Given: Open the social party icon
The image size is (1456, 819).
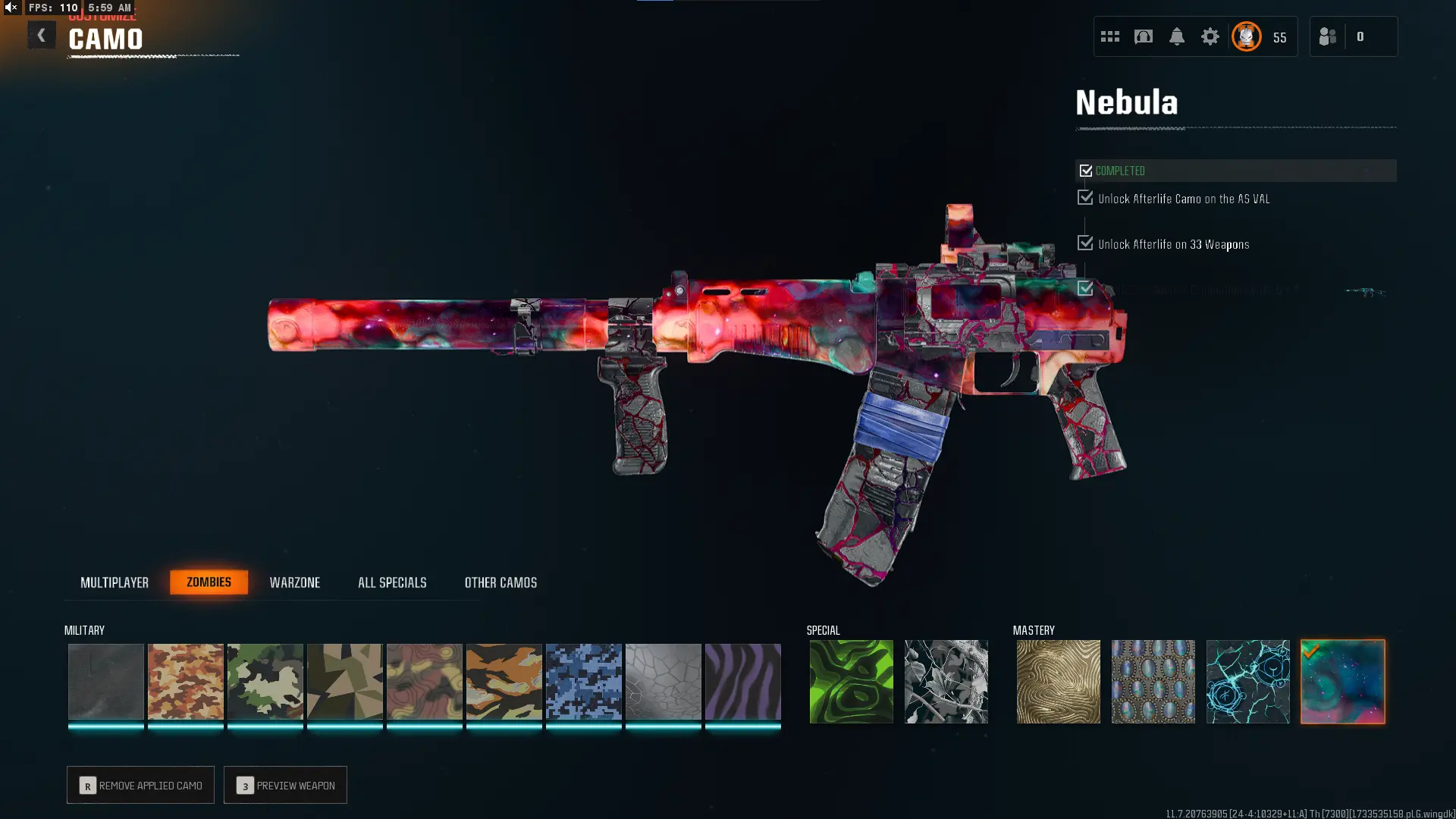Looking at the screenshot, I should [x=1327, y=36].
